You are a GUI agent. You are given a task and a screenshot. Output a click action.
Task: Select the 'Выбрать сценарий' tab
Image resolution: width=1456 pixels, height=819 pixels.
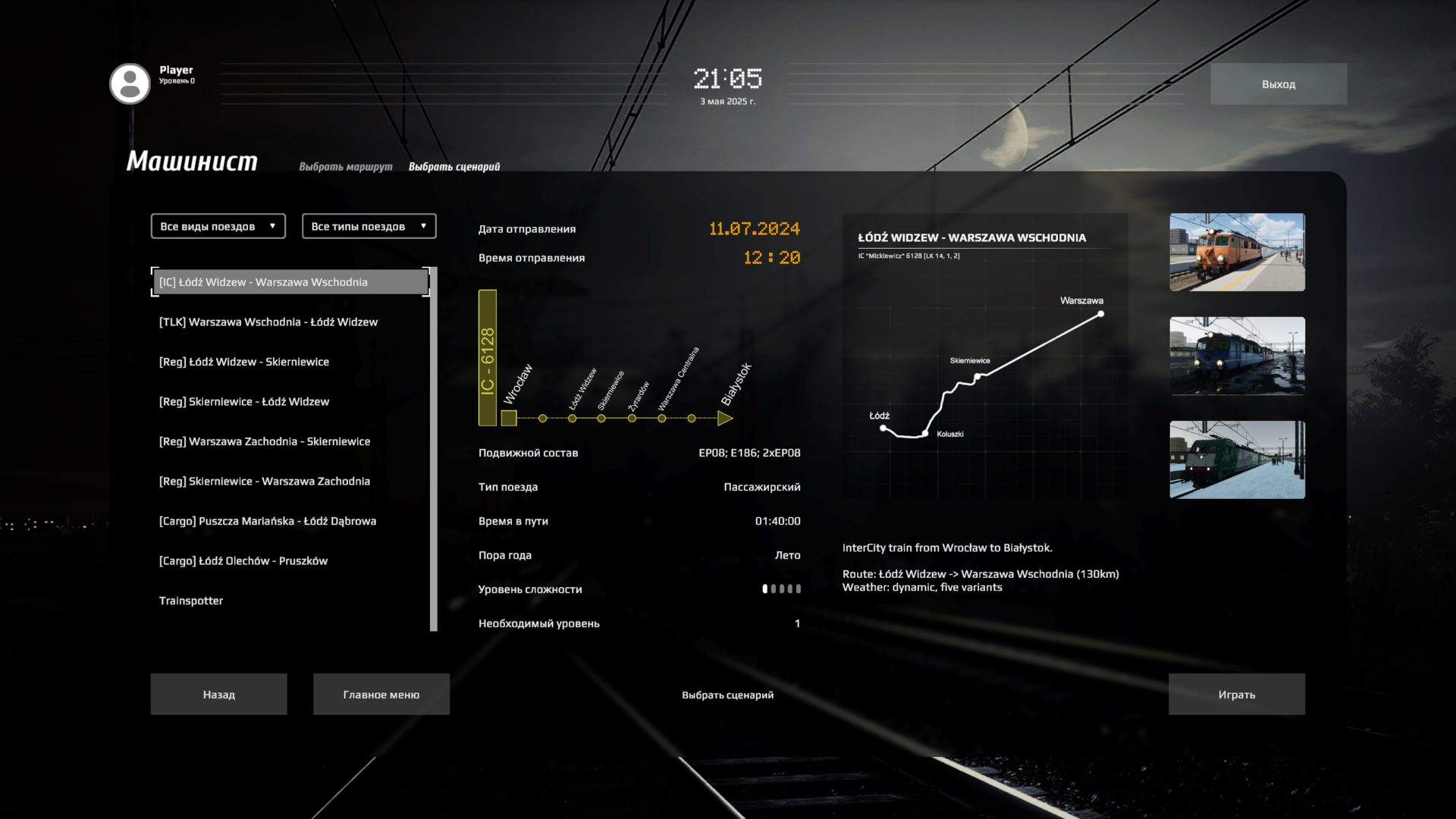coord(453,165)
